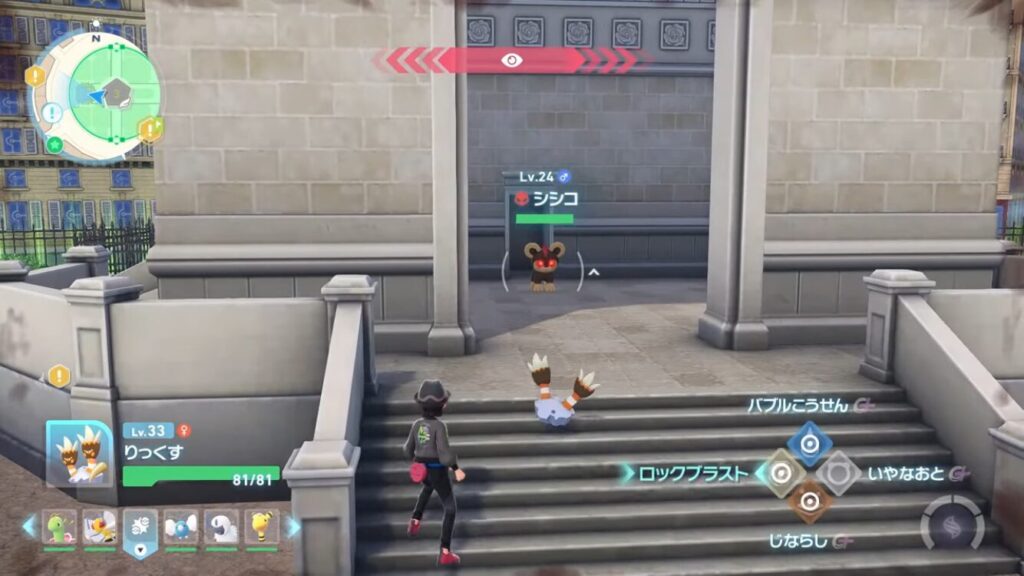Open the circular minimap

pyautogui.click(x=96, y=94)
